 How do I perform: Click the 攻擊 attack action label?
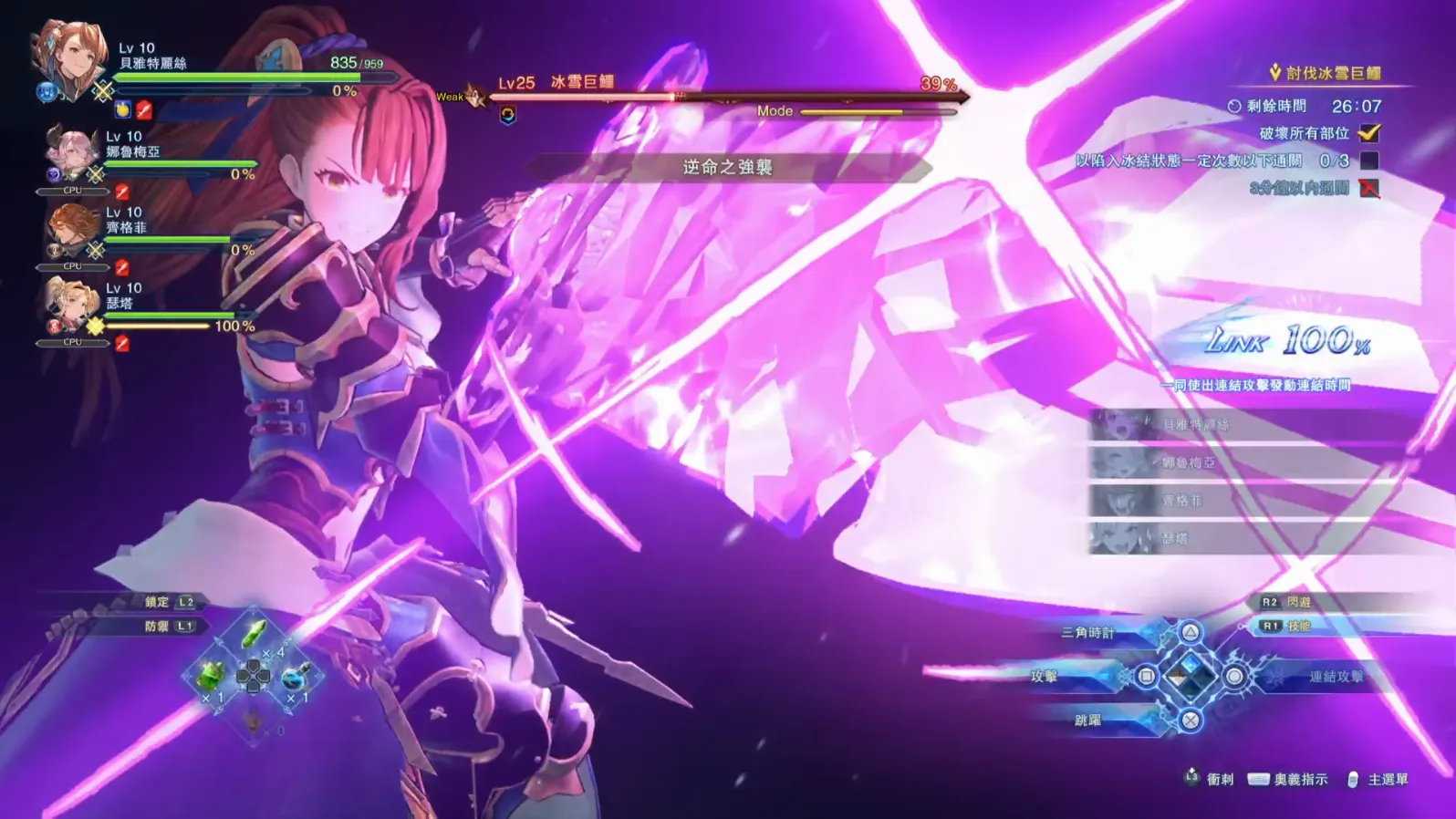[x=1045, y=676]
